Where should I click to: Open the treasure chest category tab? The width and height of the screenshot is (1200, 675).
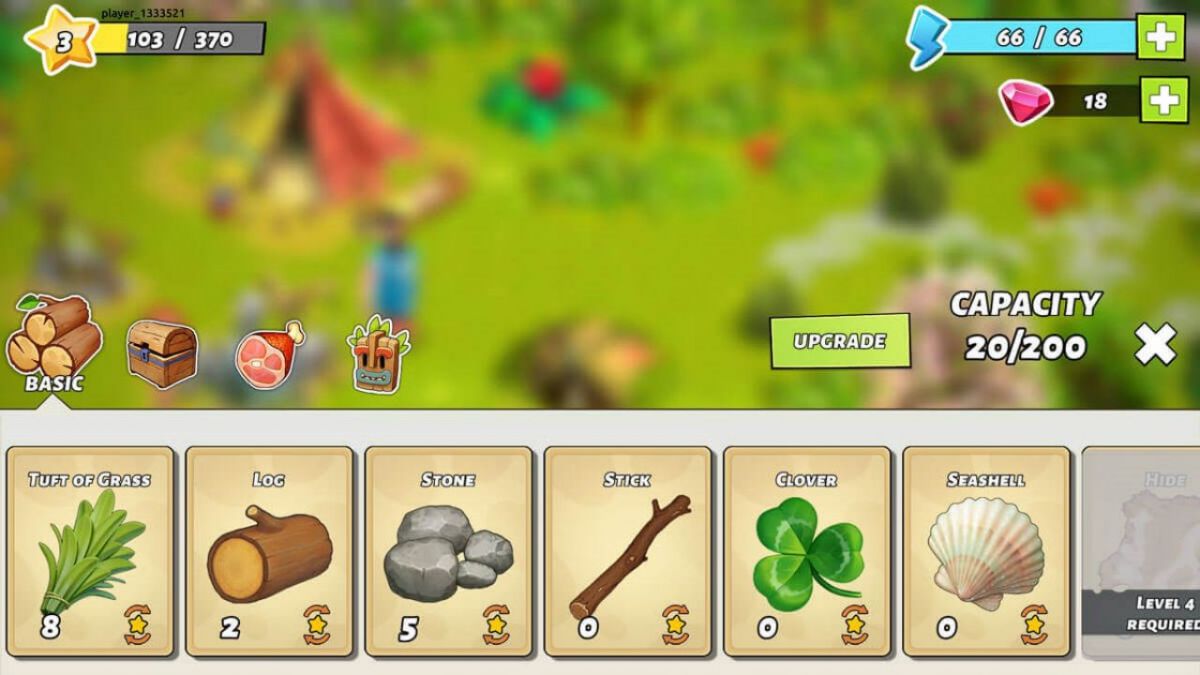(x=161, y=352)
